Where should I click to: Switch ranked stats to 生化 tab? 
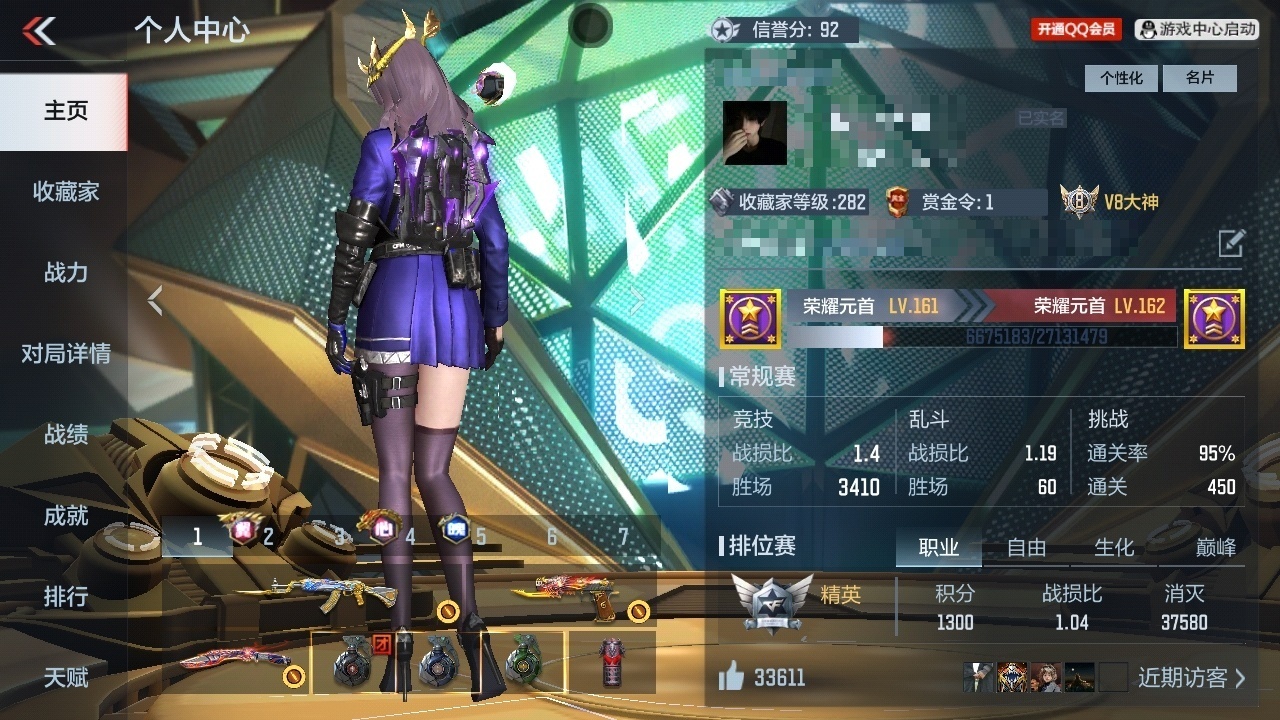pyautogui.click(x=1113, y=547)
